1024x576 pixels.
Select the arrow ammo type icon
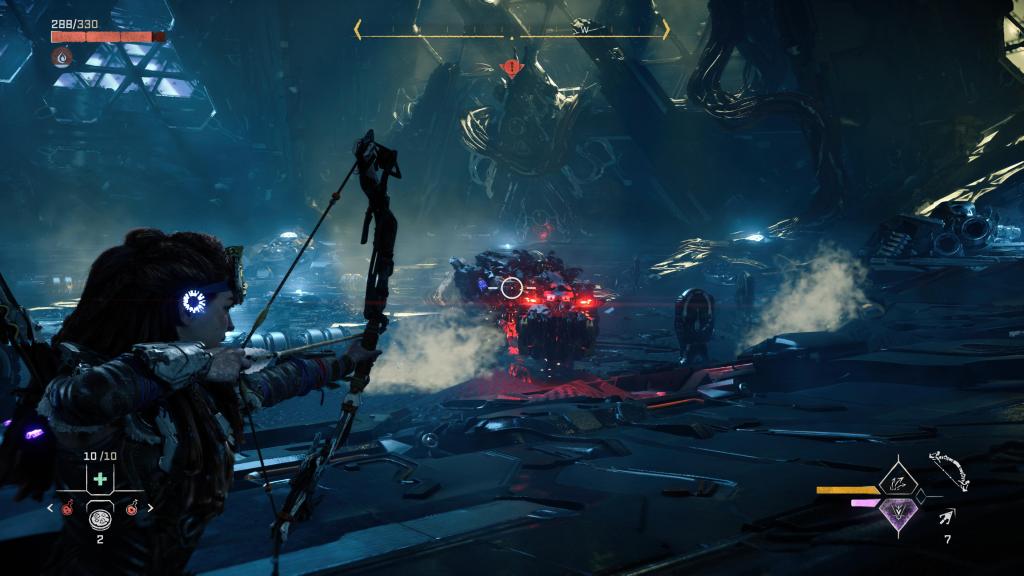946,516
